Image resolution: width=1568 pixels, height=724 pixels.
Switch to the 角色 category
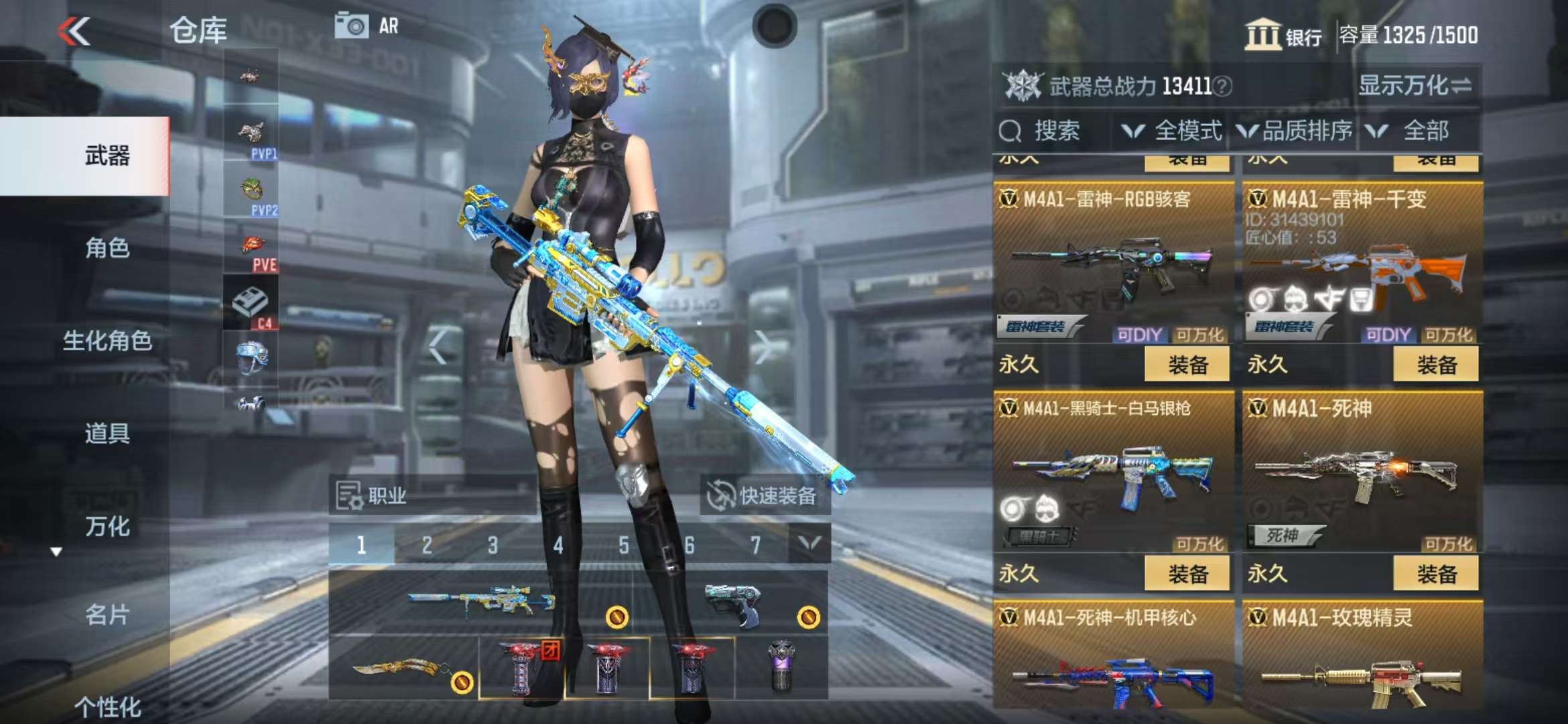click(107, 249)
